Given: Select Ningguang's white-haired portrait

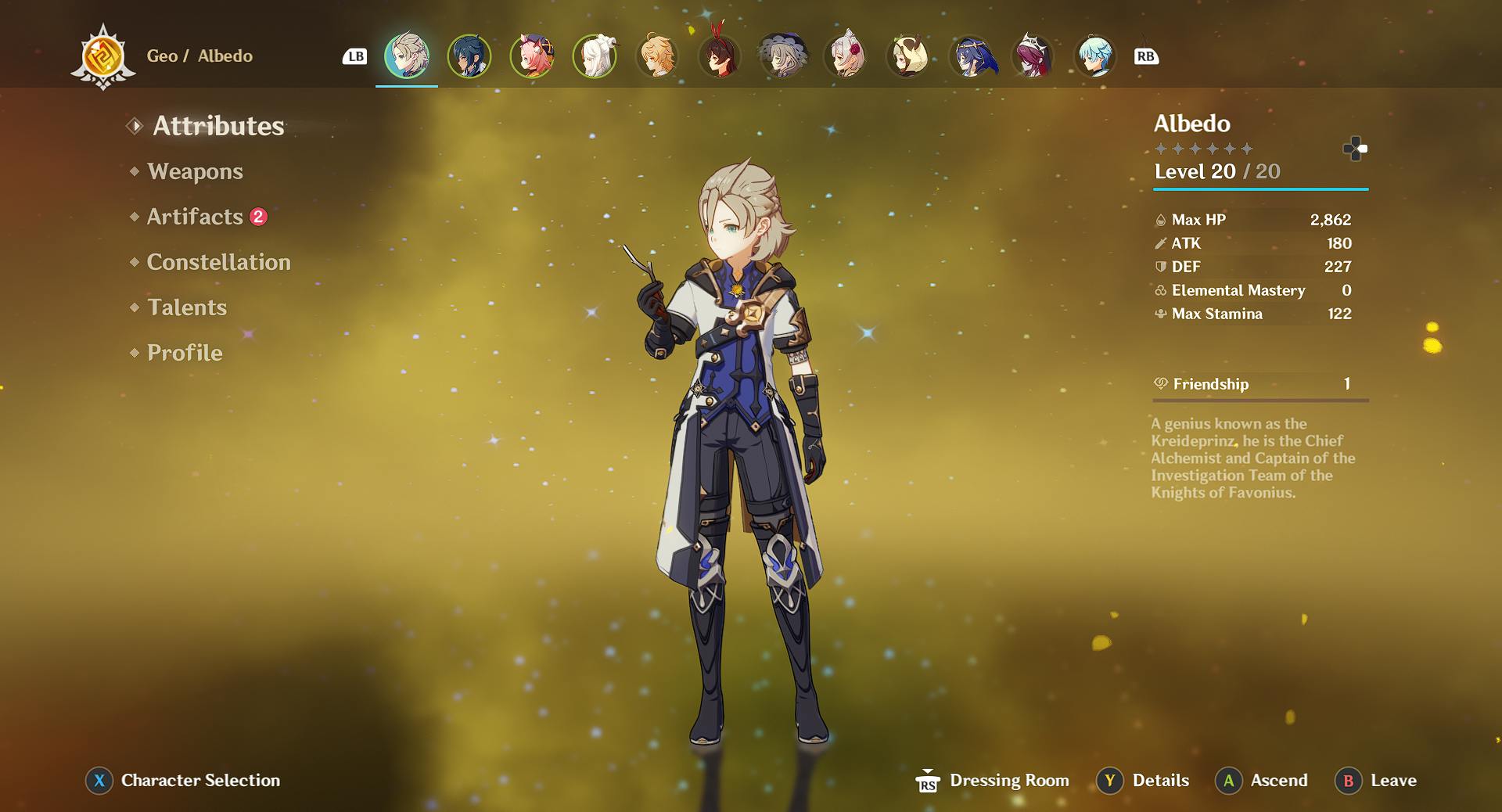Looking at the screenshot, I should coord(595,56).
